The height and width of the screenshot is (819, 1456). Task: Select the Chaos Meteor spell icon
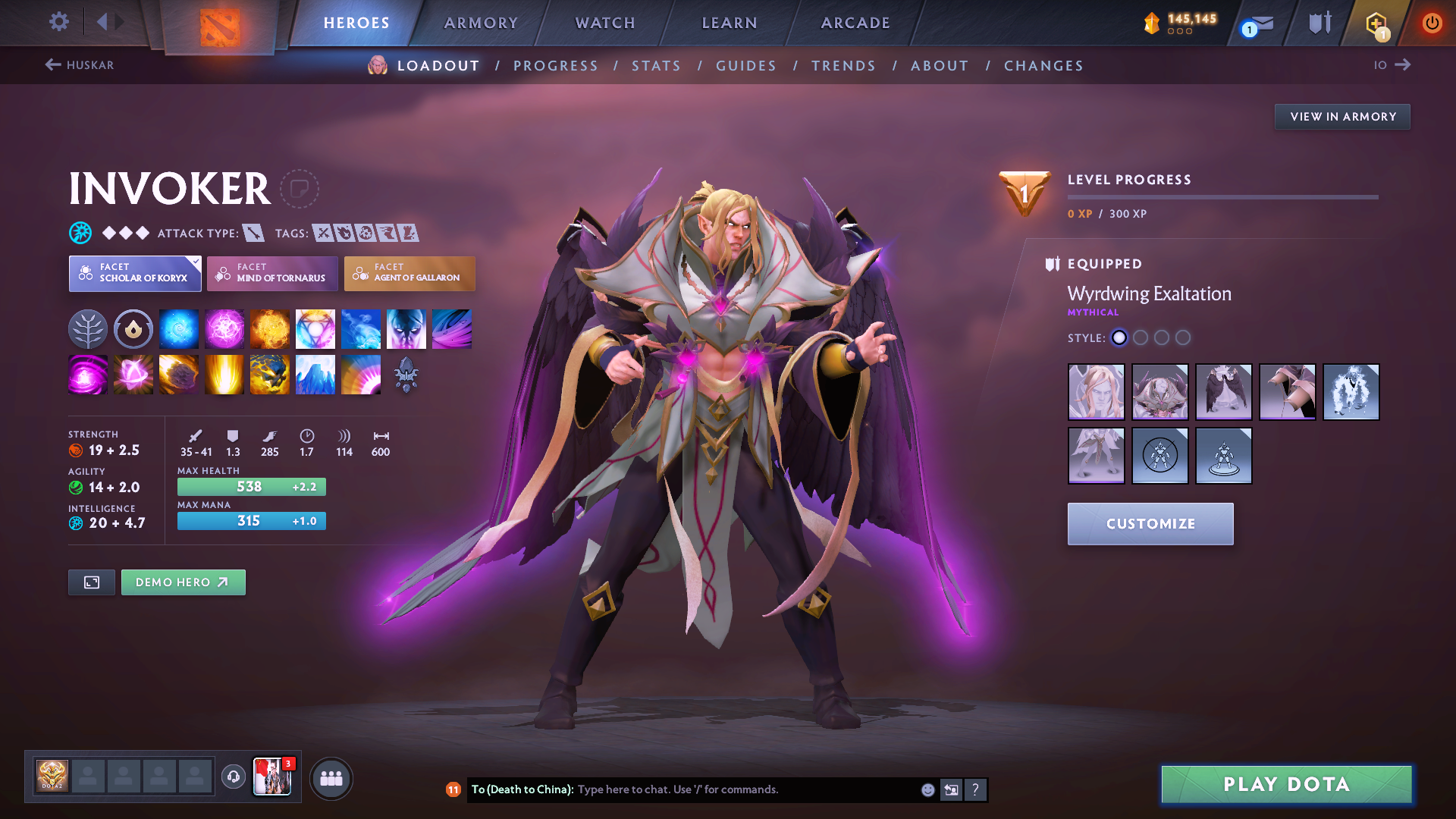coord(179,375)
